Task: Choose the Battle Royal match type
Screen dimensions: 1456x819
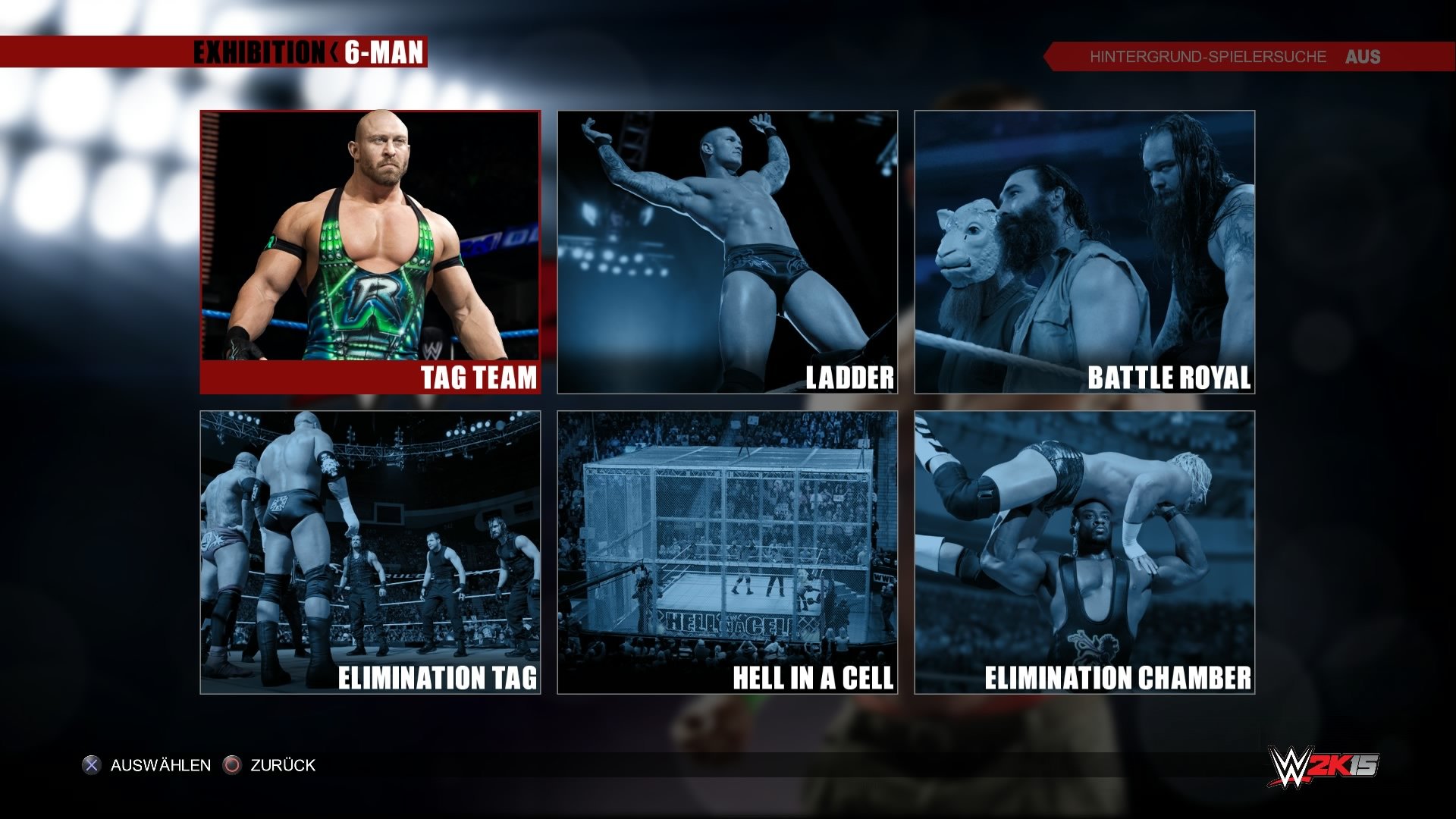Action: (x=1084, y=250)
